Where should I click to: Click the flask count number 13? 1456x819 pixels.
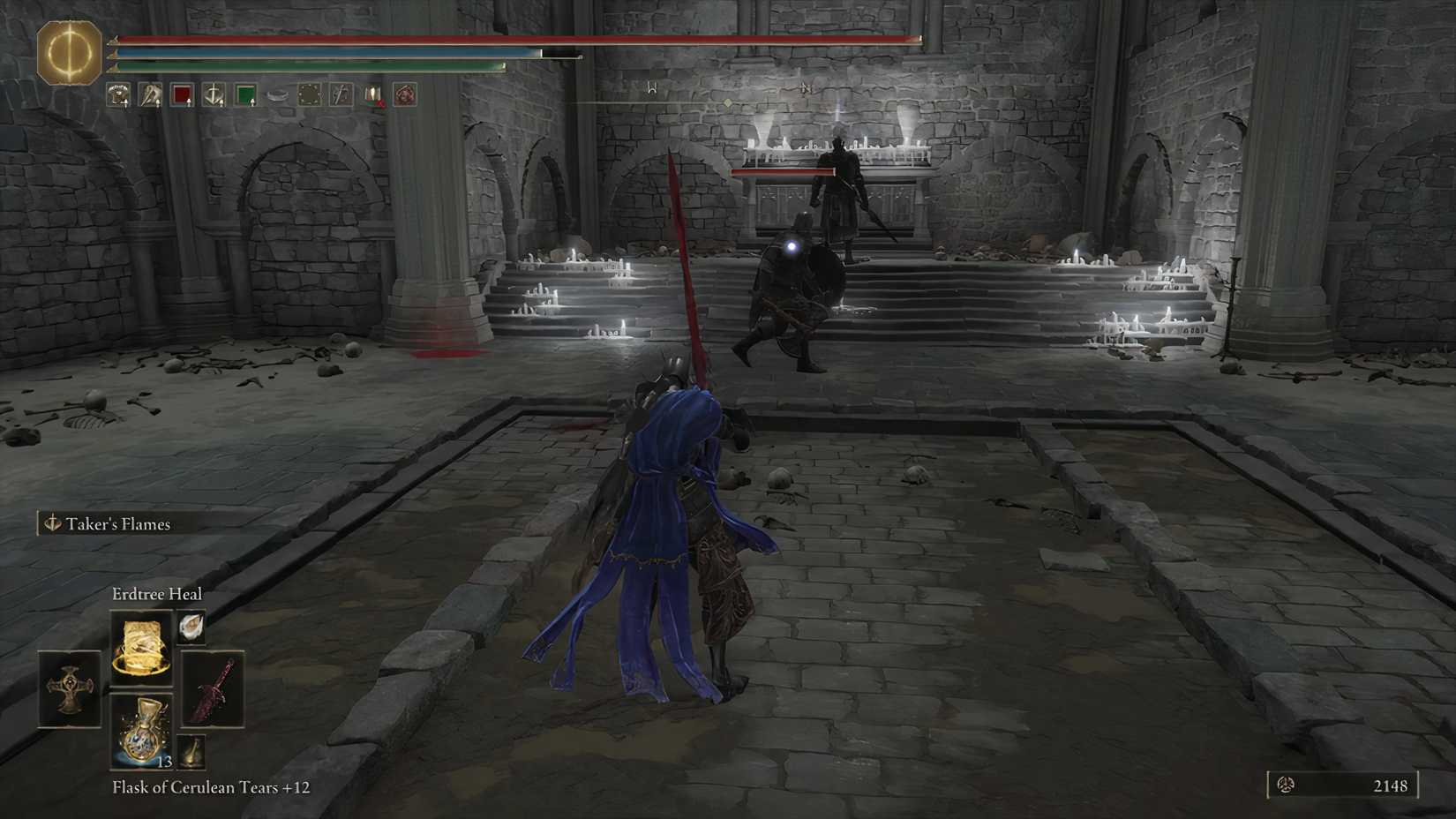(x=164, y=761)
